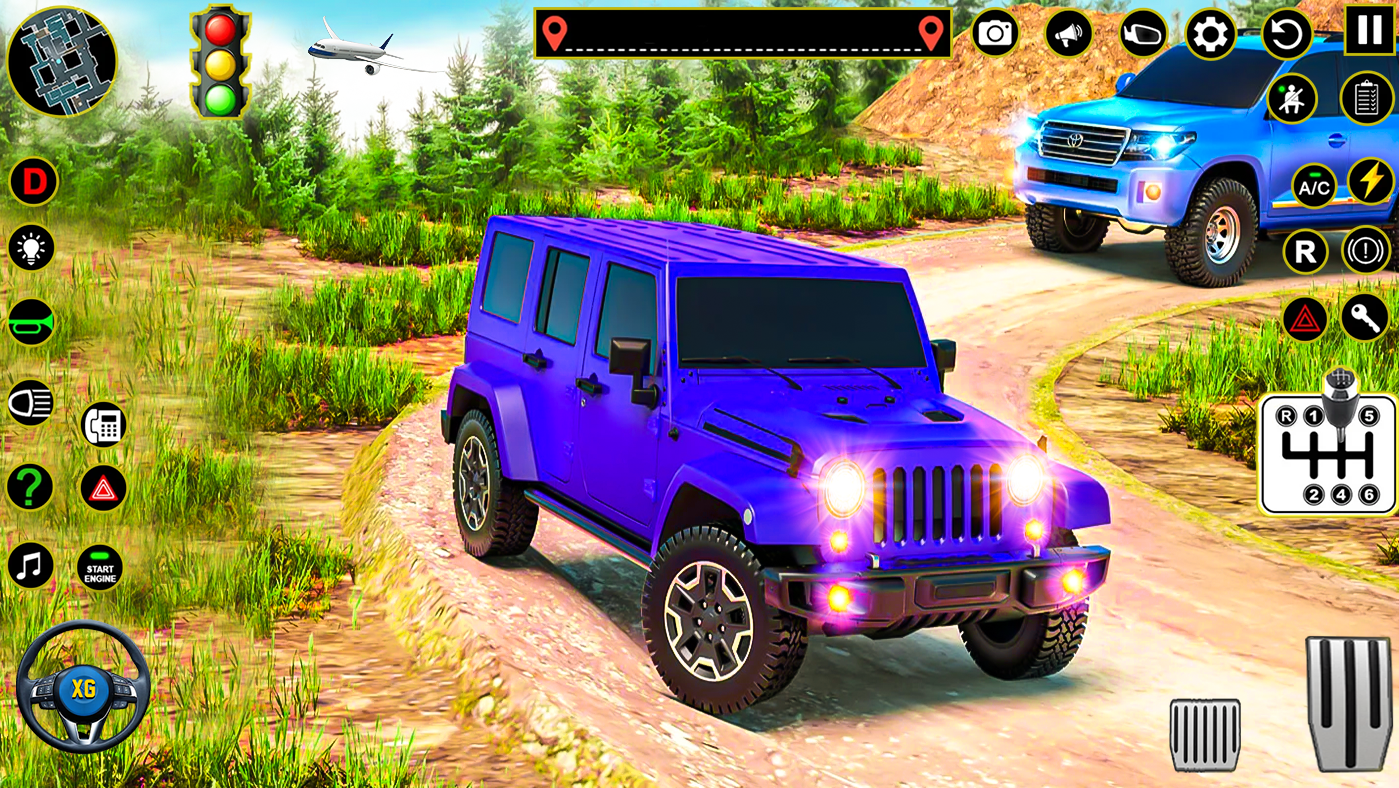Switch drive mode with the D selector

(33, 181)
